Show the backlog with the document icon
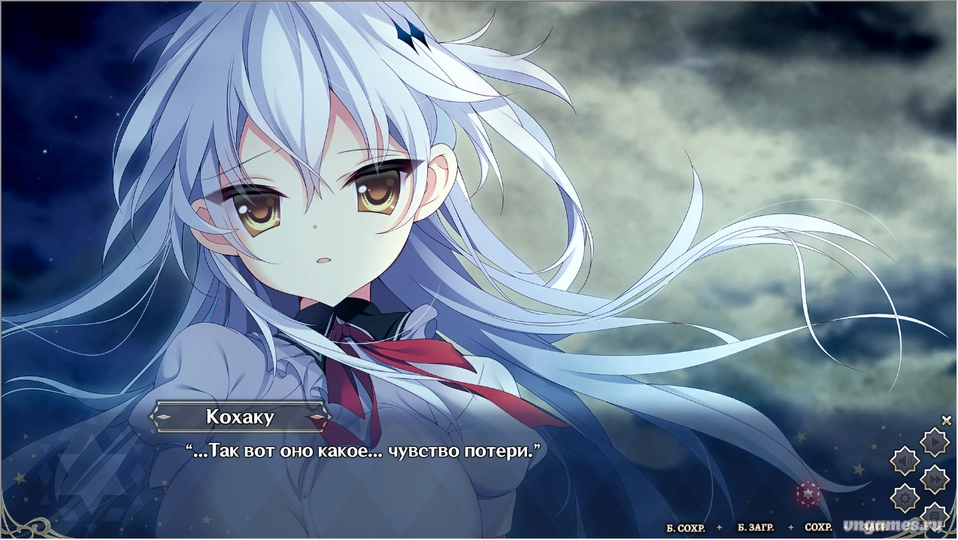Screen dimensions: 958x540 pos(933,515)
